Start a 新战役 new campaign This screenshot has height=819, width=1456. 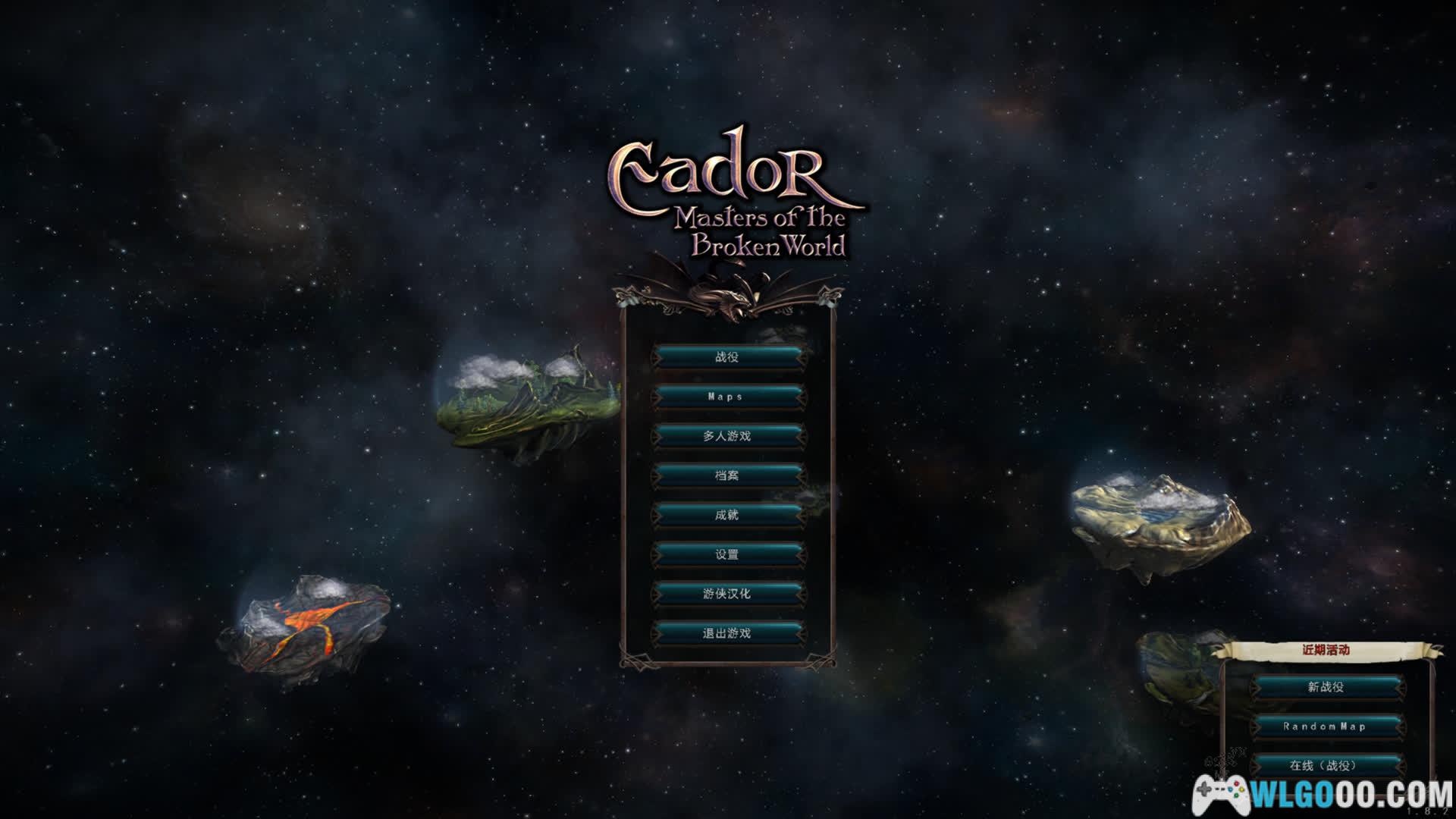(x=1326, y=687)
